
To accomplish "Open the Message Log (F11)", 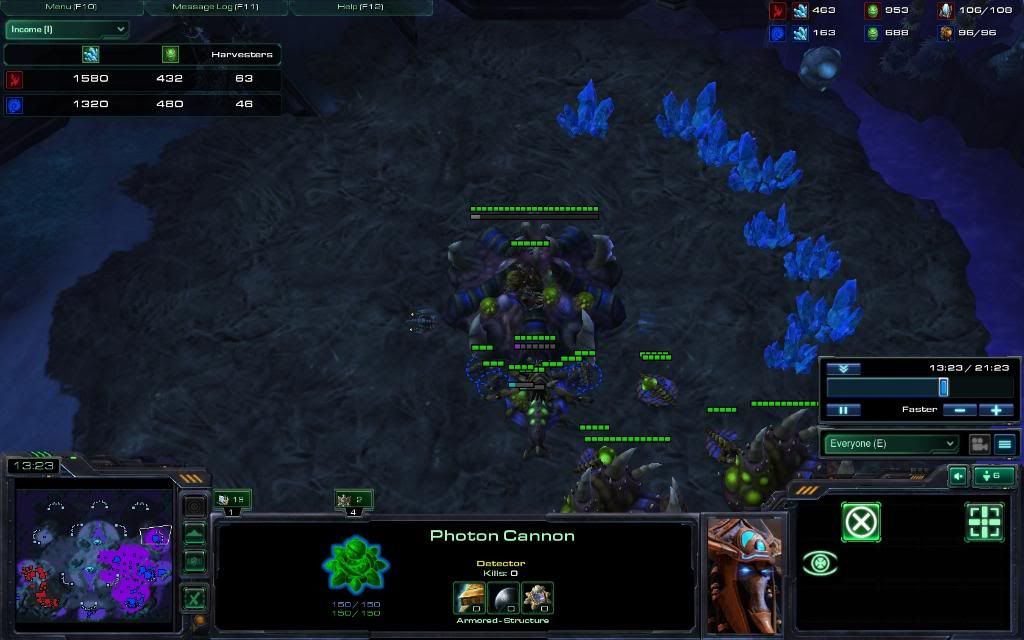I will click(x=216, y=7).
